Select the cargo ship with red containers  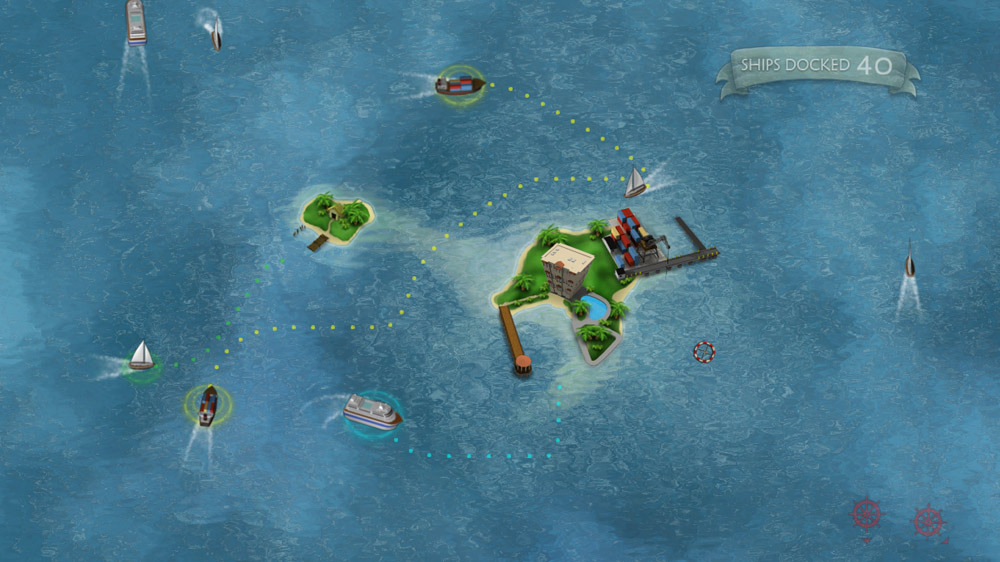459,85
